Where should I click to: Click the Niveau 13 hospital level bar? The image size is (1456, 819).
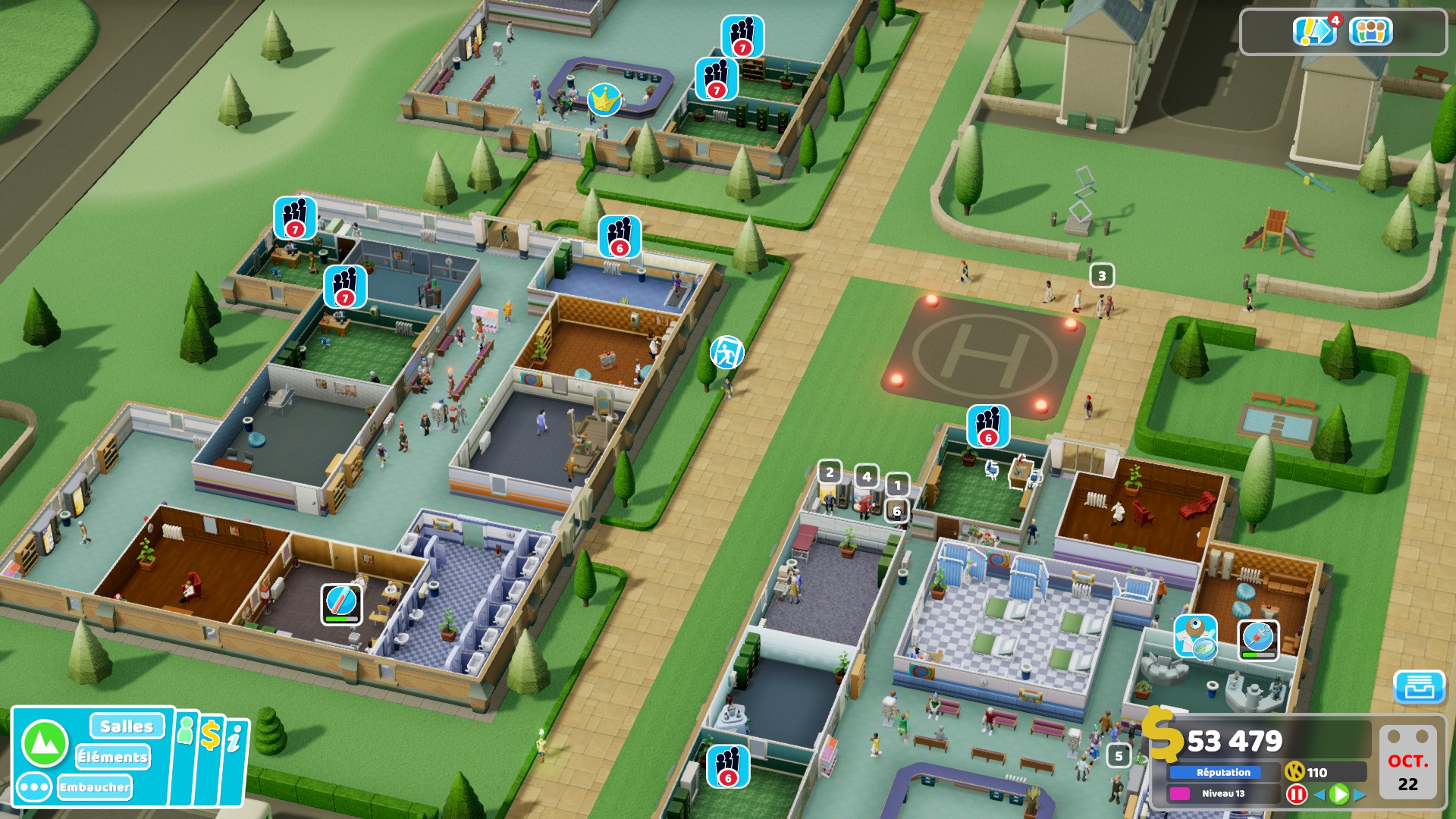tap(1223, 793)
